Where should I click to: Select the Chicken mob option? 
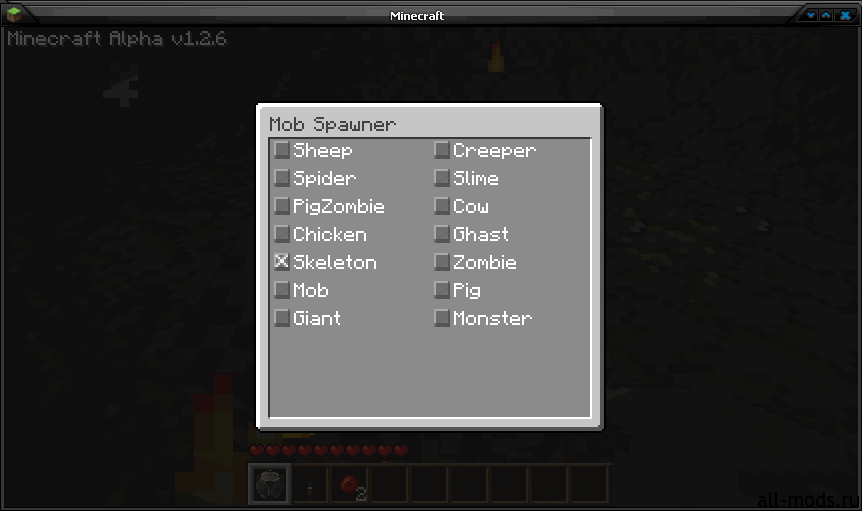coord(282,234)
